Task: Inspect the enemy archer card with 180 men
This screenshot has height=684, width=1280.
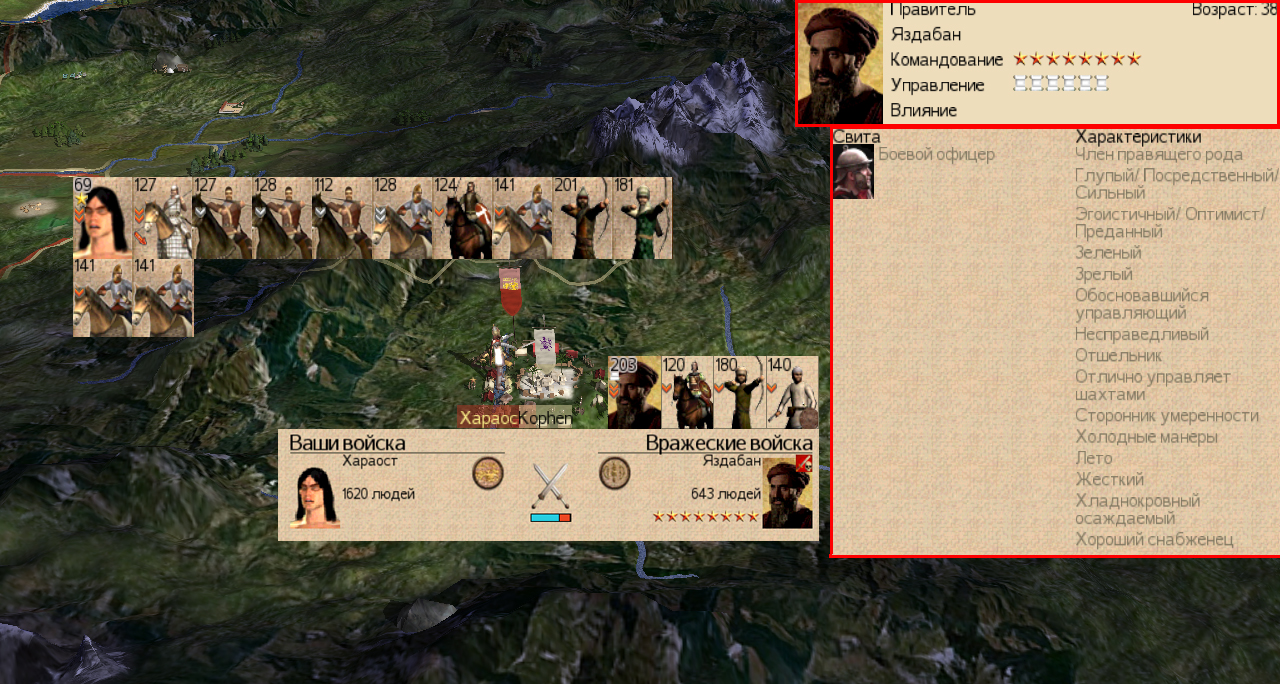Action: pos(740,392)
